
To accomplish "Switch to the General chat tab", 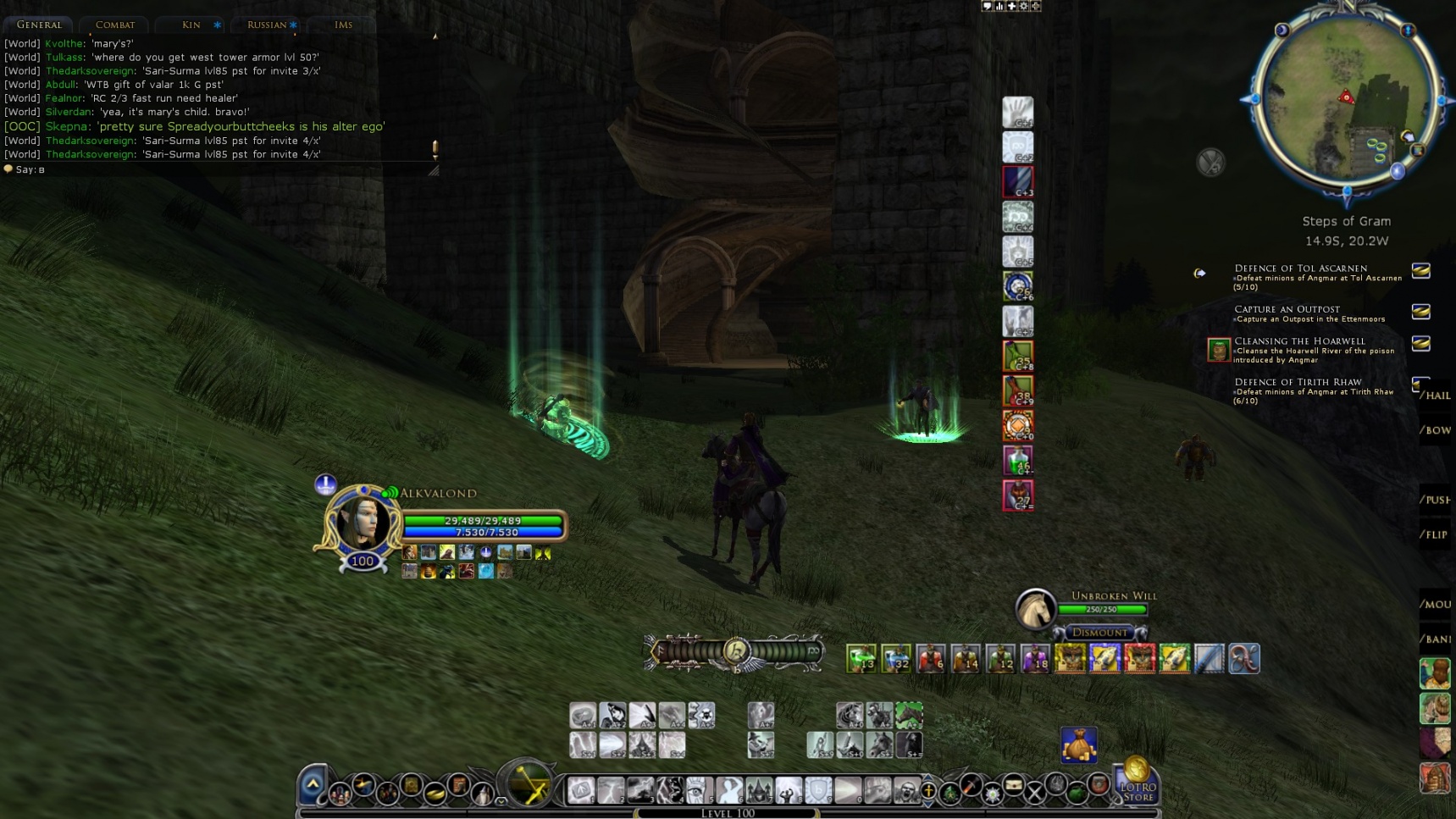I will click(x=39, y=25).
